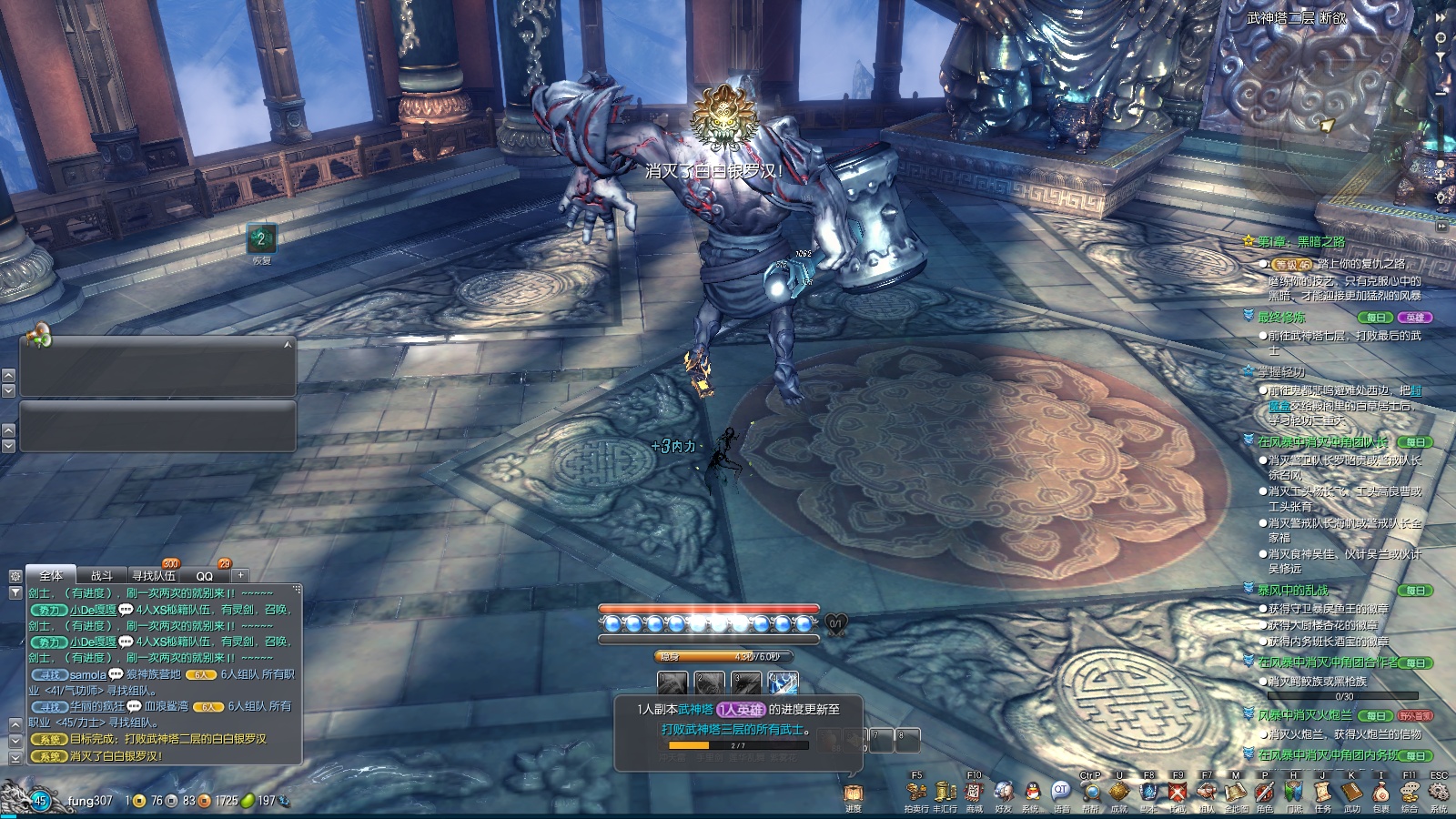Switch to the 战斗 chat tab
This screenshot has width=1456, height=819.
click(x=102, y=576)
